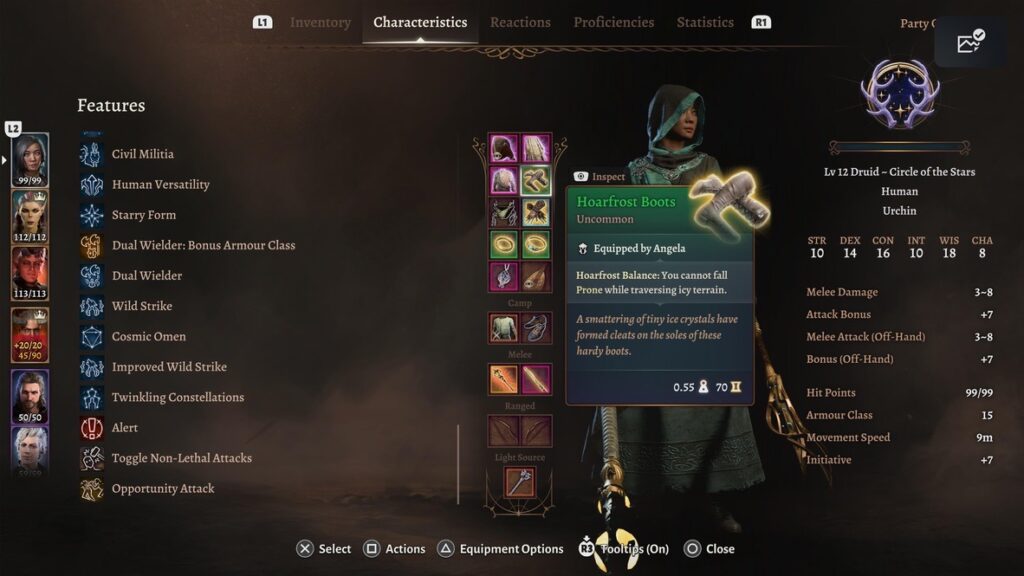Image resolution: width=1024 pixels, height=576 pixels.
Task: Select the Twinkling Constellations feature
Action: point(177,397)
